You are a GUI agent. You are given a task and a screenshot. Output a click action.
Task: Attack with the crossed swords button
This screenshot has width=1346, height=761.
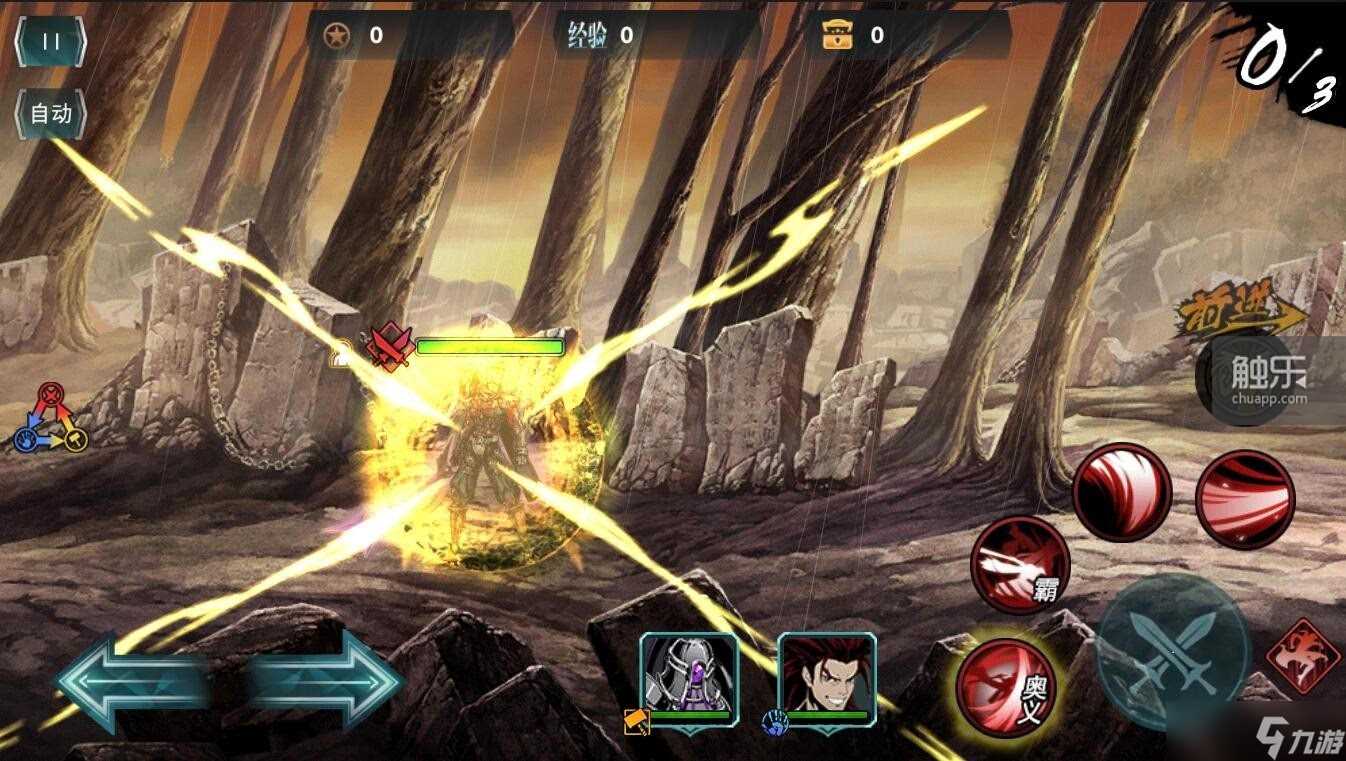1173,650
